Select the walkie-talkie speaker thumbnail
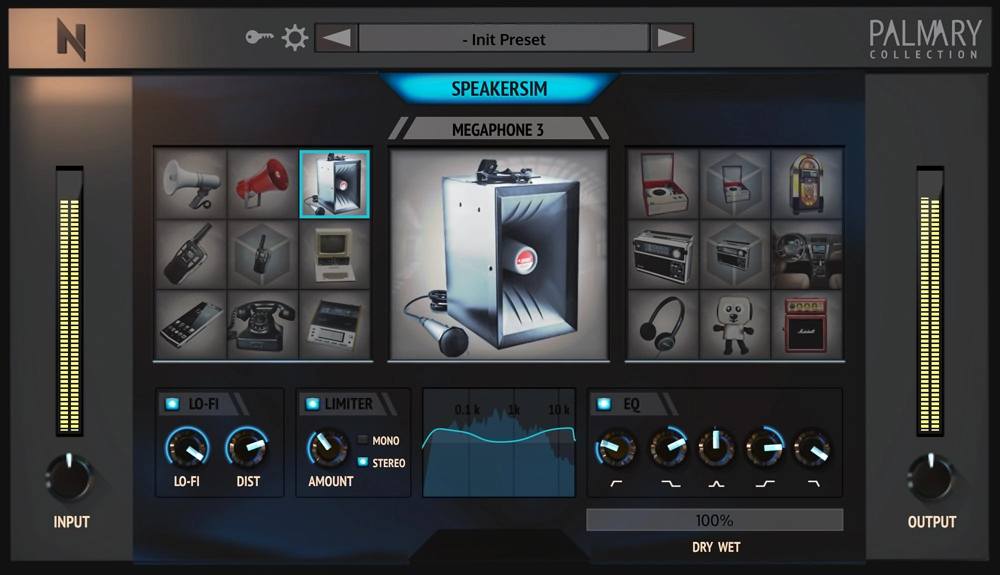The width and height of the screenshot is (1000, 575). pyautogui.click(x=190, y=254)
